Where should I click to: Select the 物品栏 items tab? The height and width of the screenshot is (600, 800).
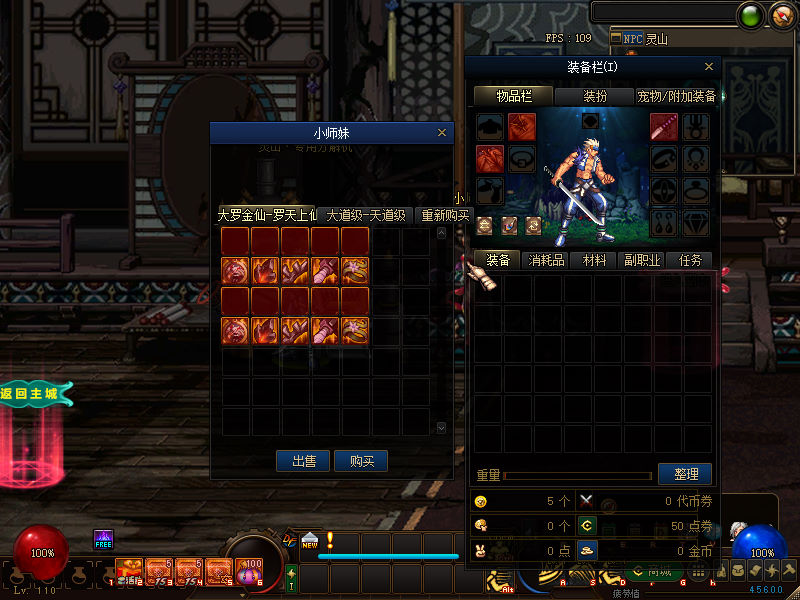(514, 96)
